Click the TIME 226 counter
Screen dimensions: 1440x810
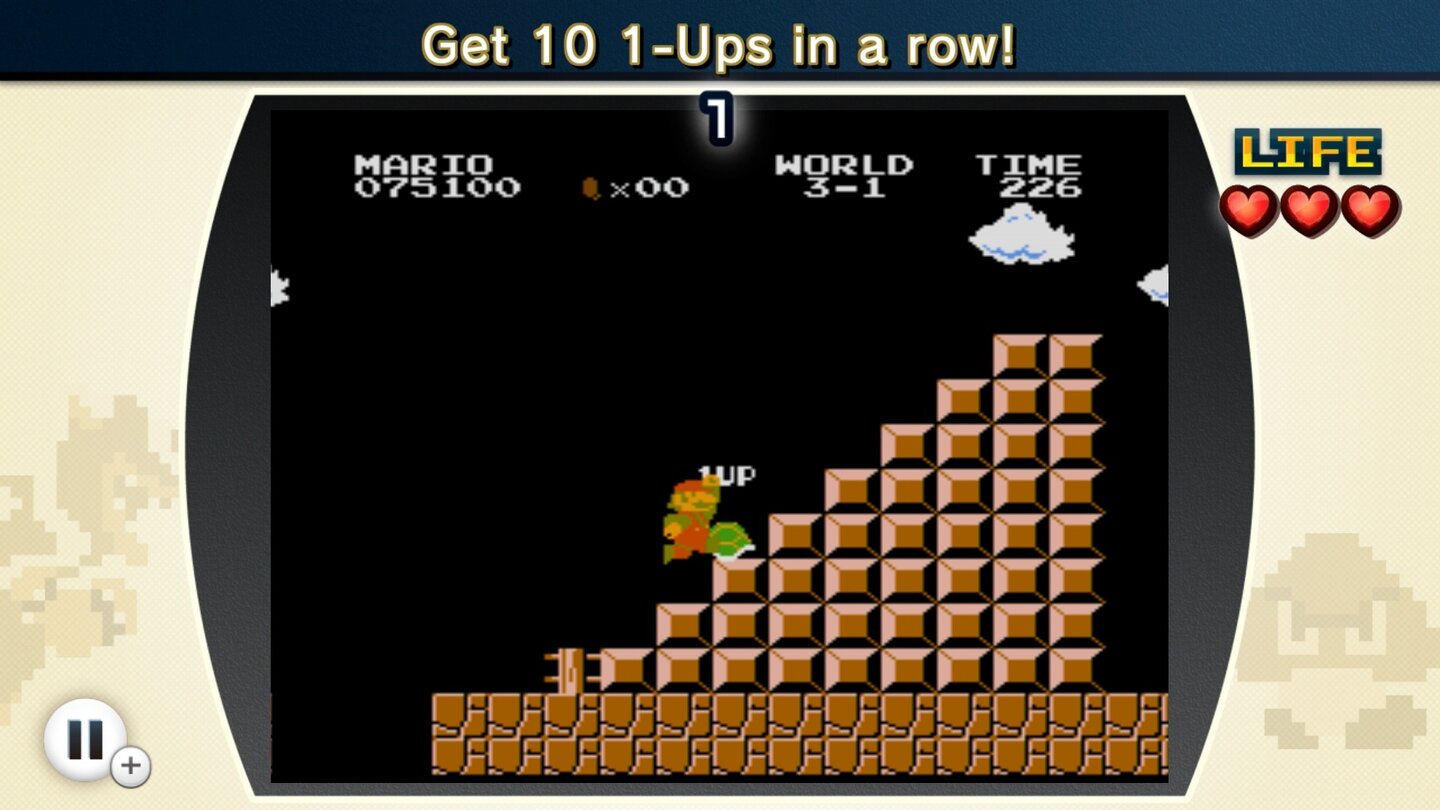pyautogui.click(x=1029, y=175)
